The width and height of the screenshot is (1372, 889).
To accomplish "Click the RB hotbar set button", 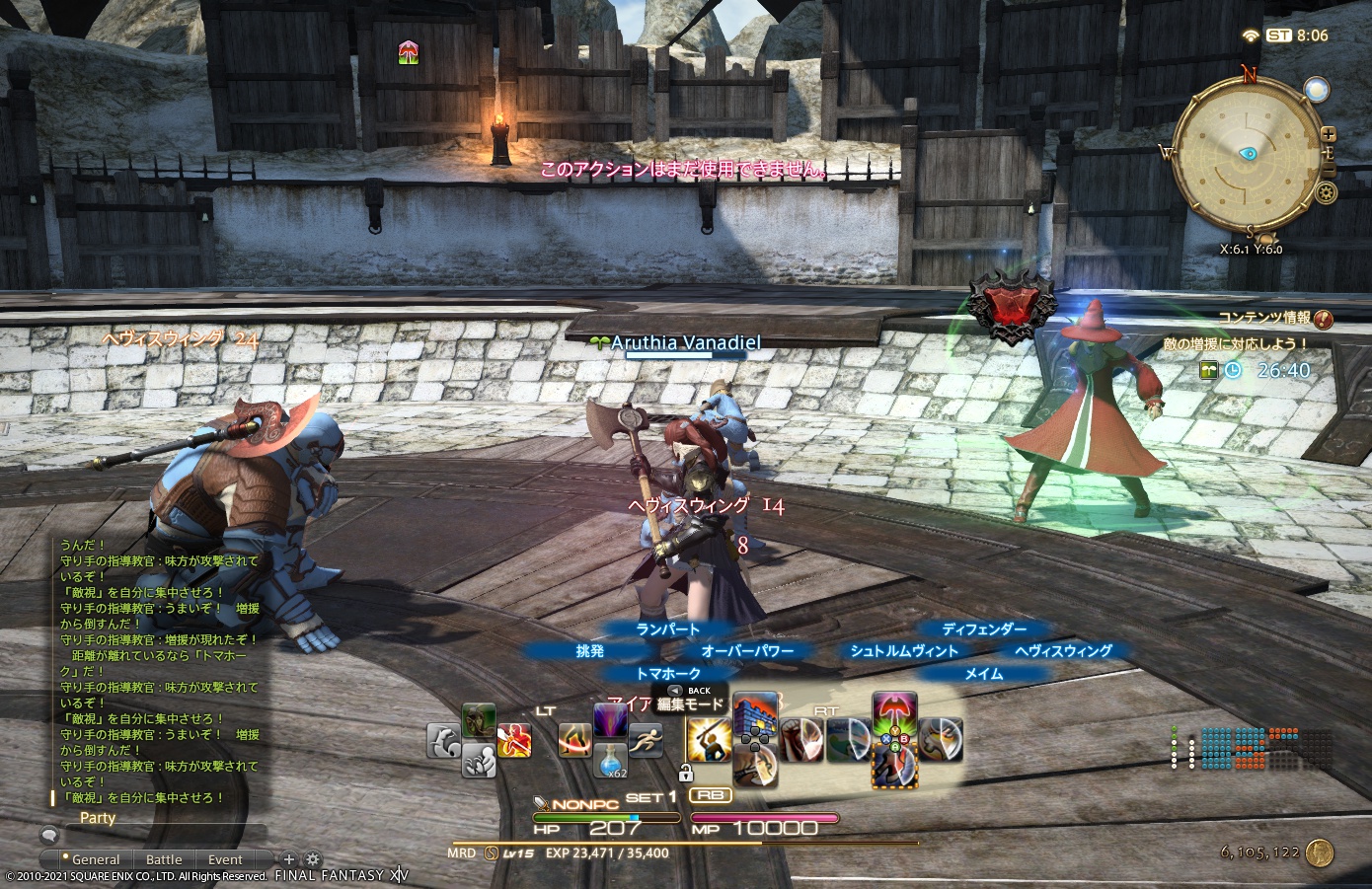I will 712,795.
